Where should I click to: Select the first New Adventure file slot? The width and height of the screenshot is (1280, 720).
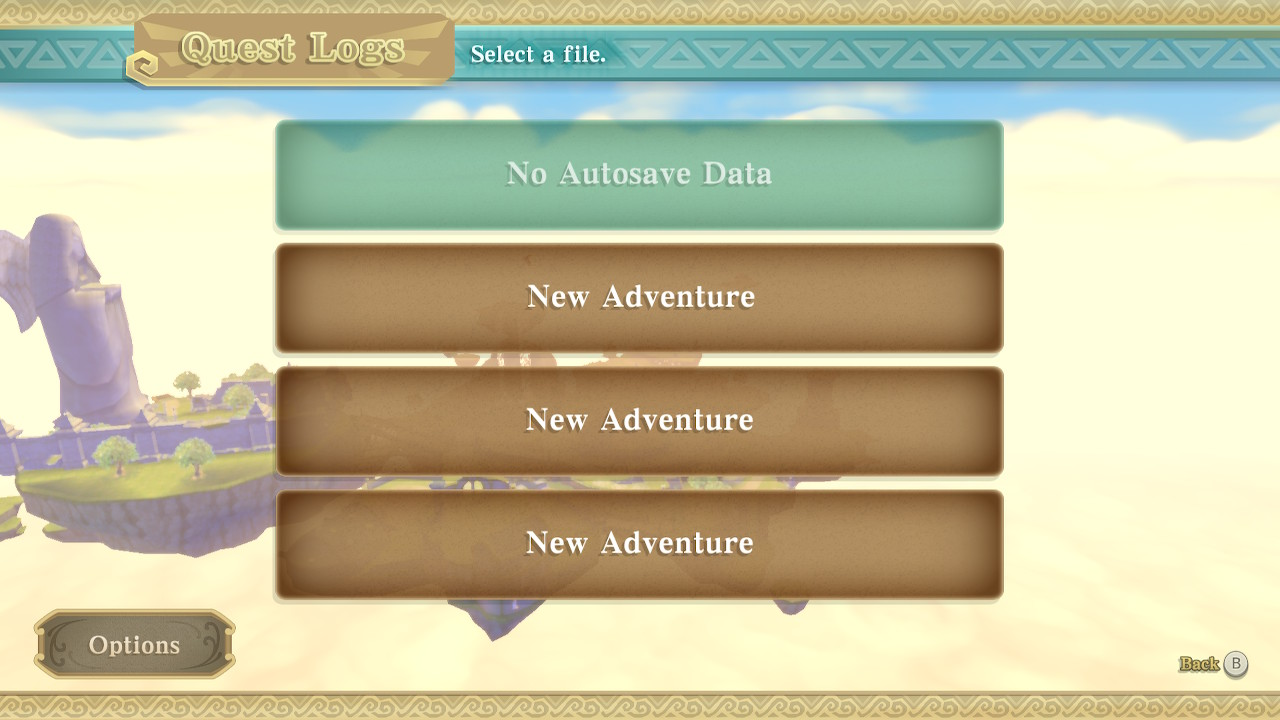pos(638,297)
